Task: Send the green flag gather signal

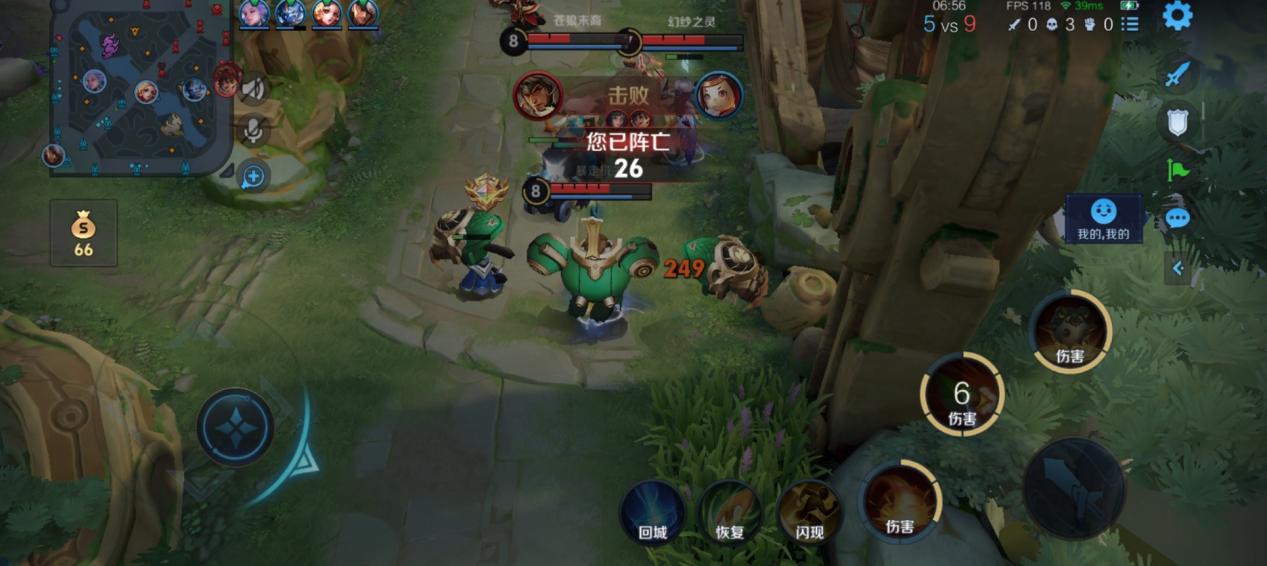Action: tap(1177, 170)
